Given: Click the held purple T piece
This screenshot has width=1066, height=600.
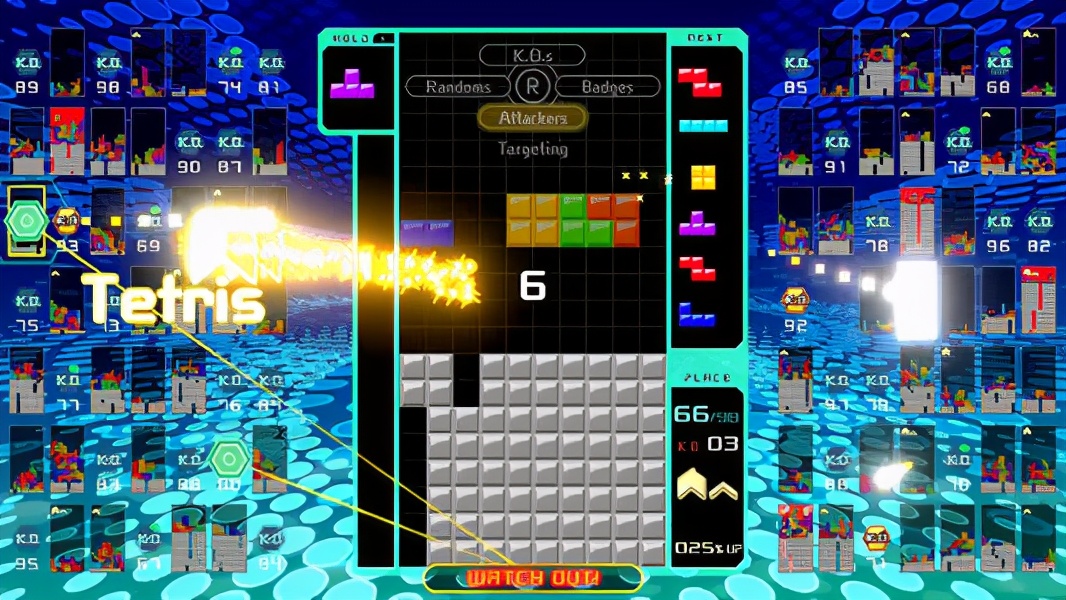Looking at the screenshot, I should pyautogui.click(x=352, y=84).
